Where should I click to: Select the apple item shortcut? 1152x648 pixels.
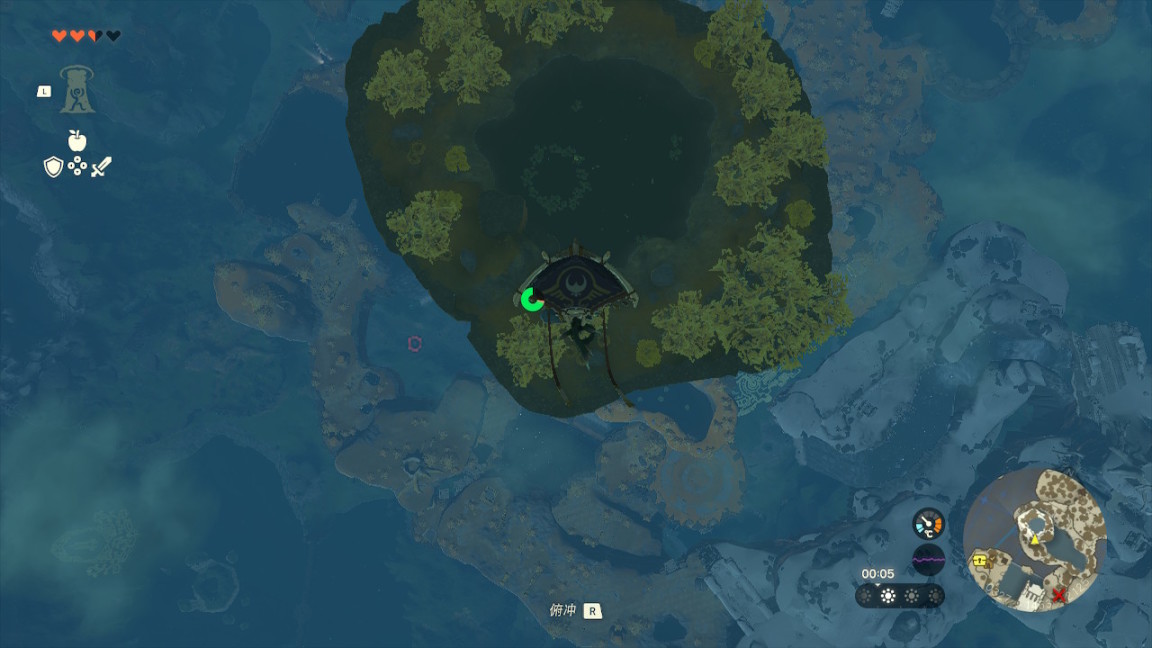tap(77, 140)
